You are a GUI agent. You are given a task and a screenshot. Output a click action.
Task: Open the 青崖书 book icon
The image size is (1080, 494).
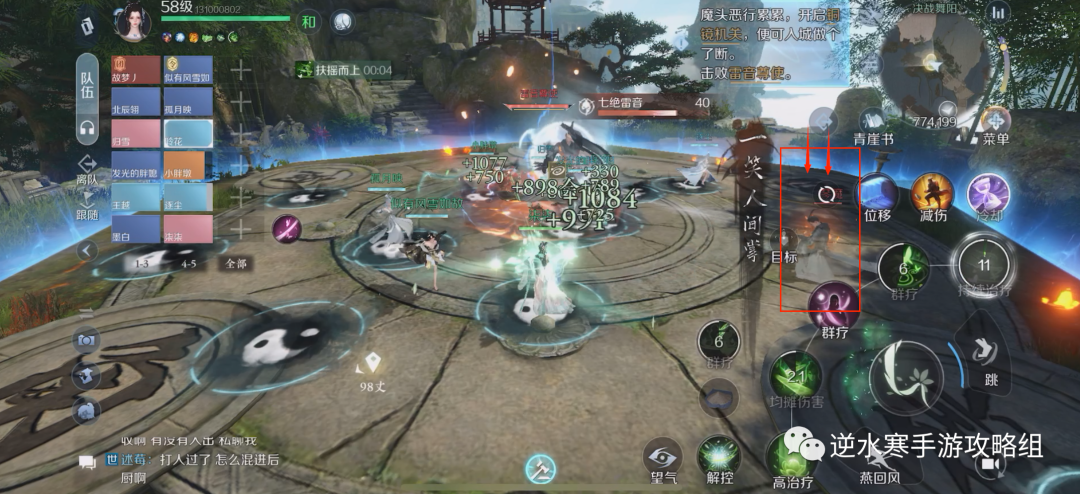coord(872,123)
